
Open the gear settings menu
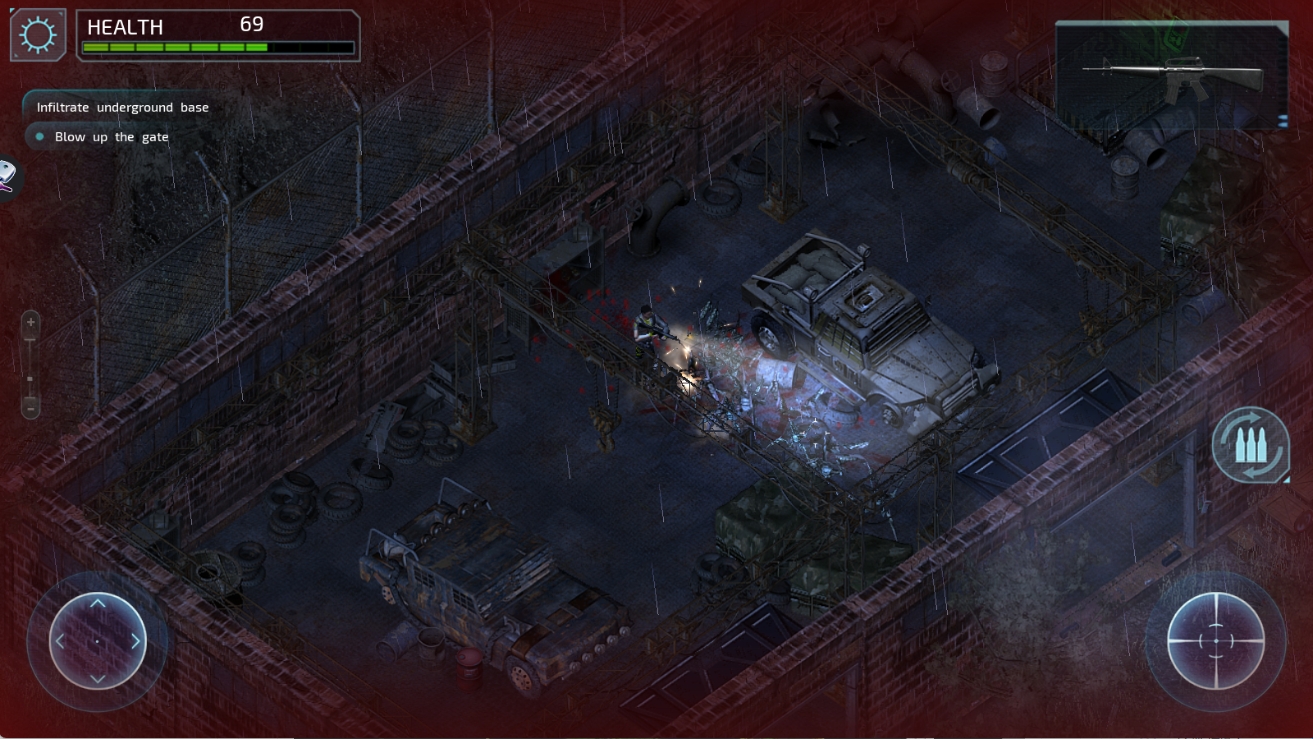pos(38,35)
